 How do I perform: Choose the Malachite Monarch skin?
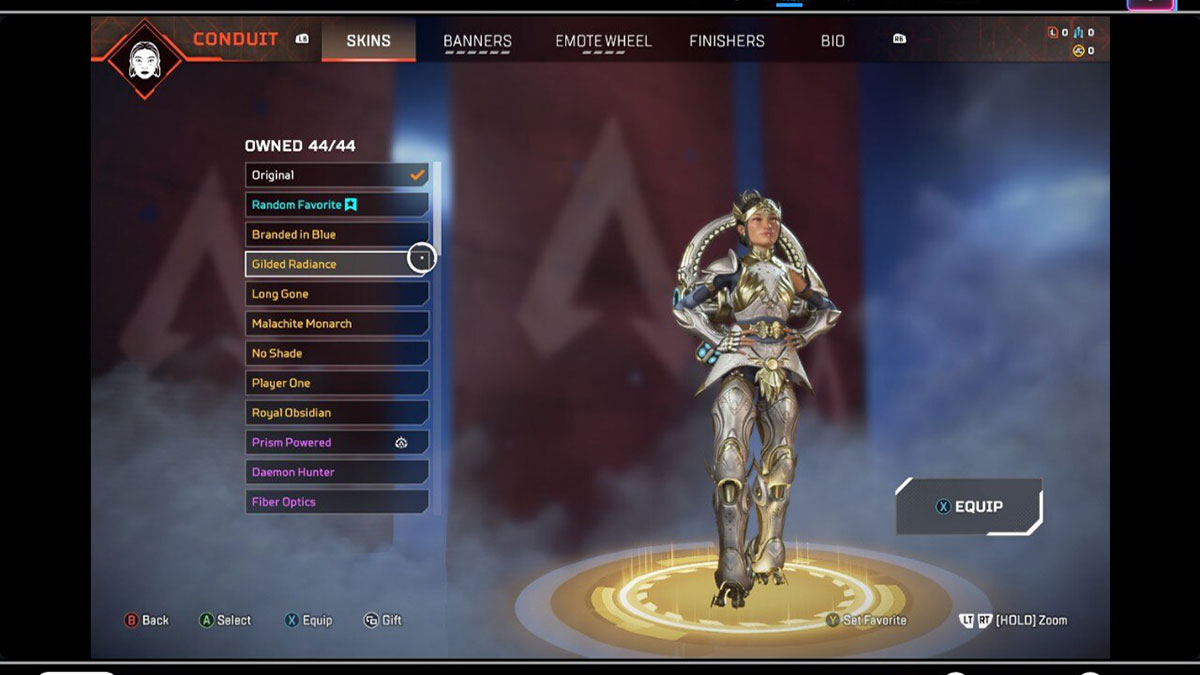point(337,324)
